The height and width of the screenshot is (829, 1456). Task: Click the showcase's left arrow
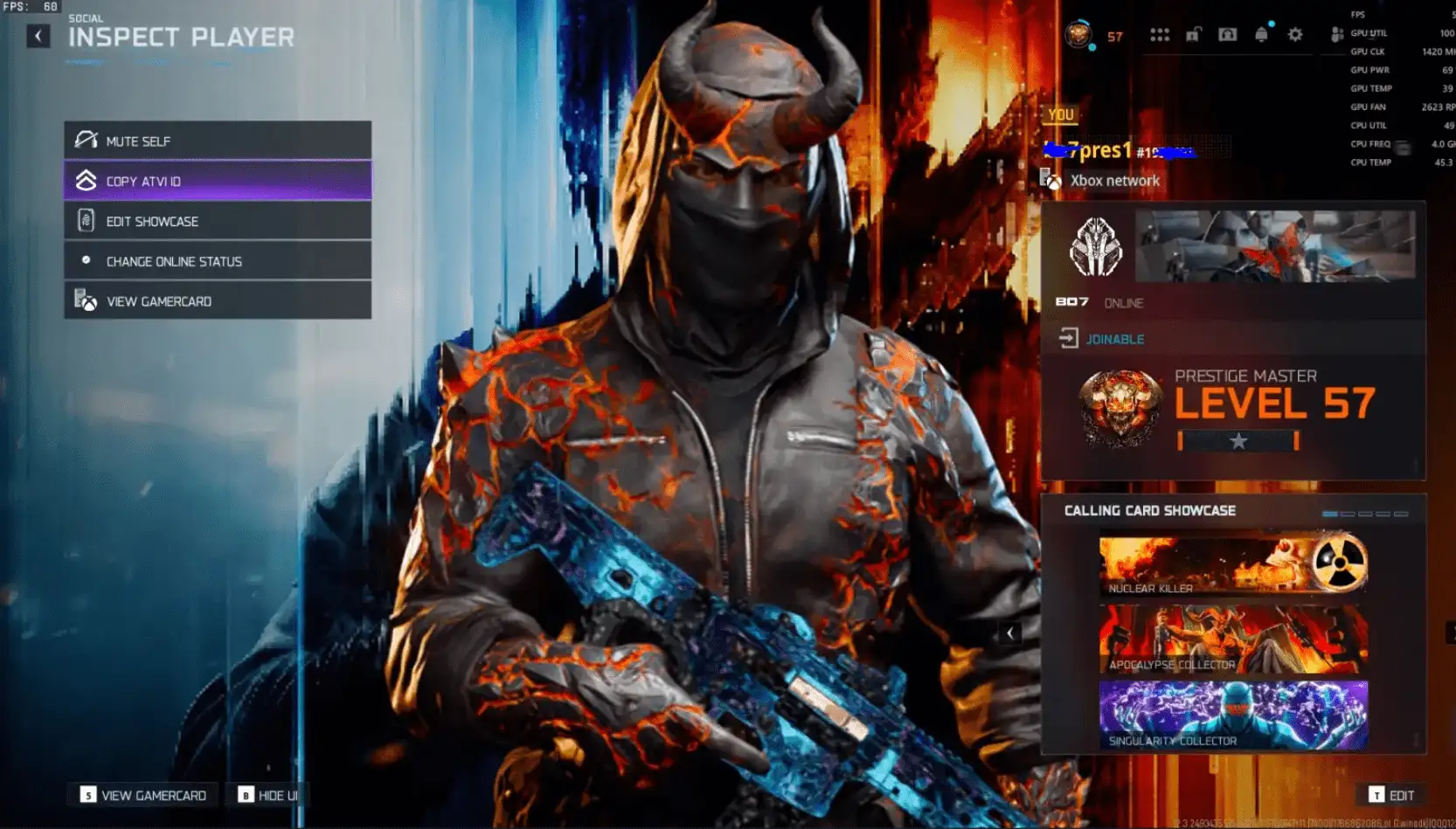1010,633
